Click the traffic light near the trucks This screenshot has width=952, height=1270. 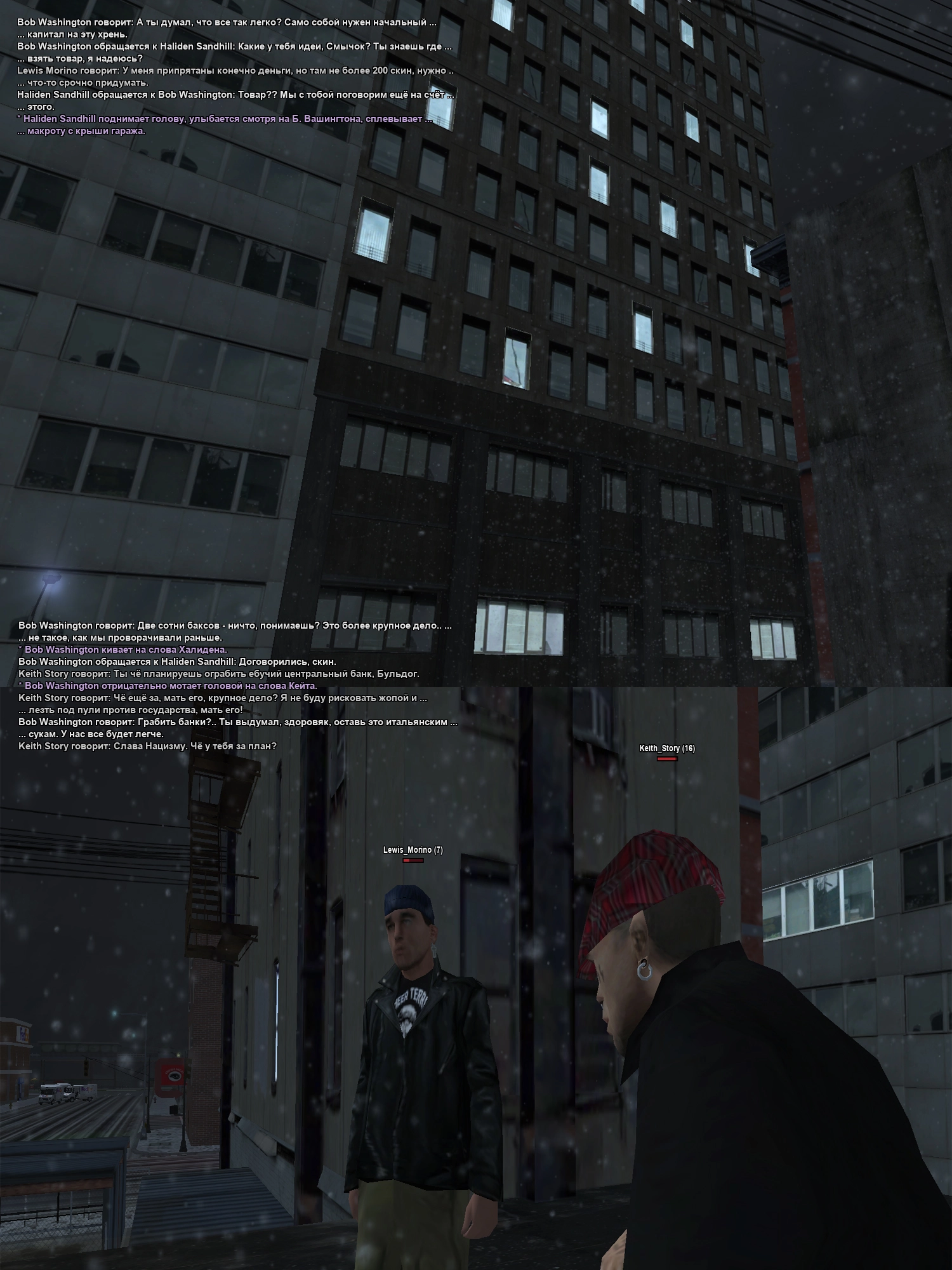click(86, 1068)
